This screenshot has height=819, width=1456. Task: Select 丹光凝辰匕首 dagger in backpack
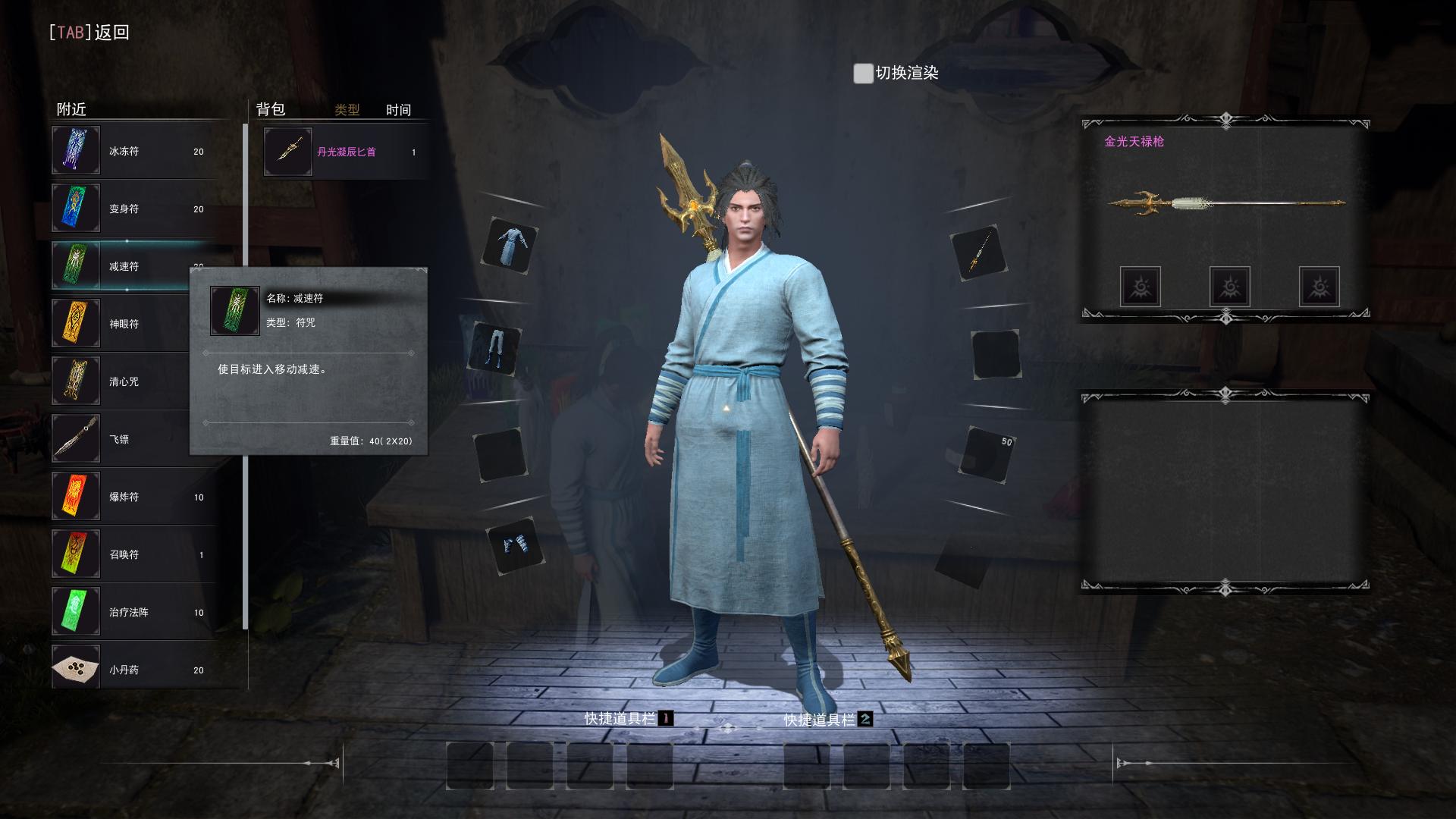(345, 152)
